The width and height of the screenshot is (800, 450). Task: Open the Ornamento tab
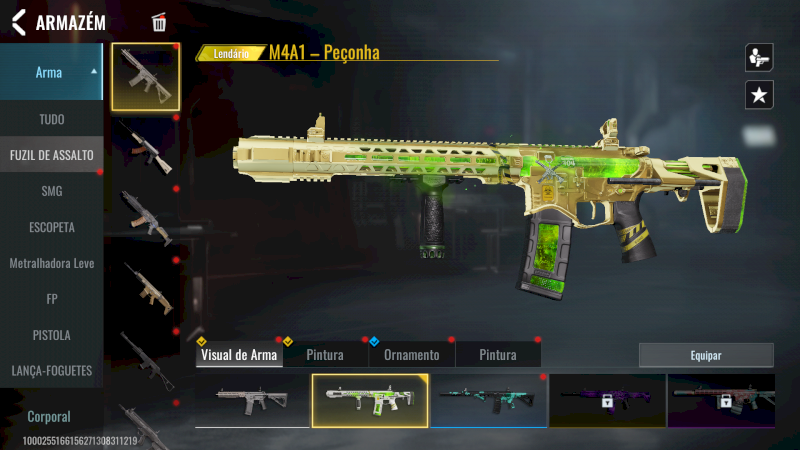(411, 355)
